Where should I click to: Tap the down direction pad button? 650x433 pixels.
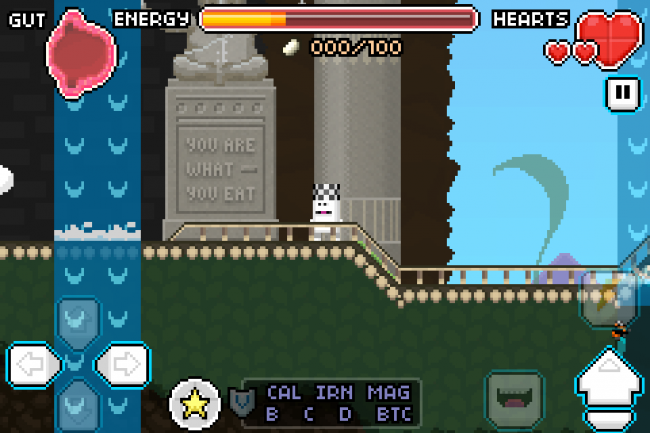(x=76, y=403)
